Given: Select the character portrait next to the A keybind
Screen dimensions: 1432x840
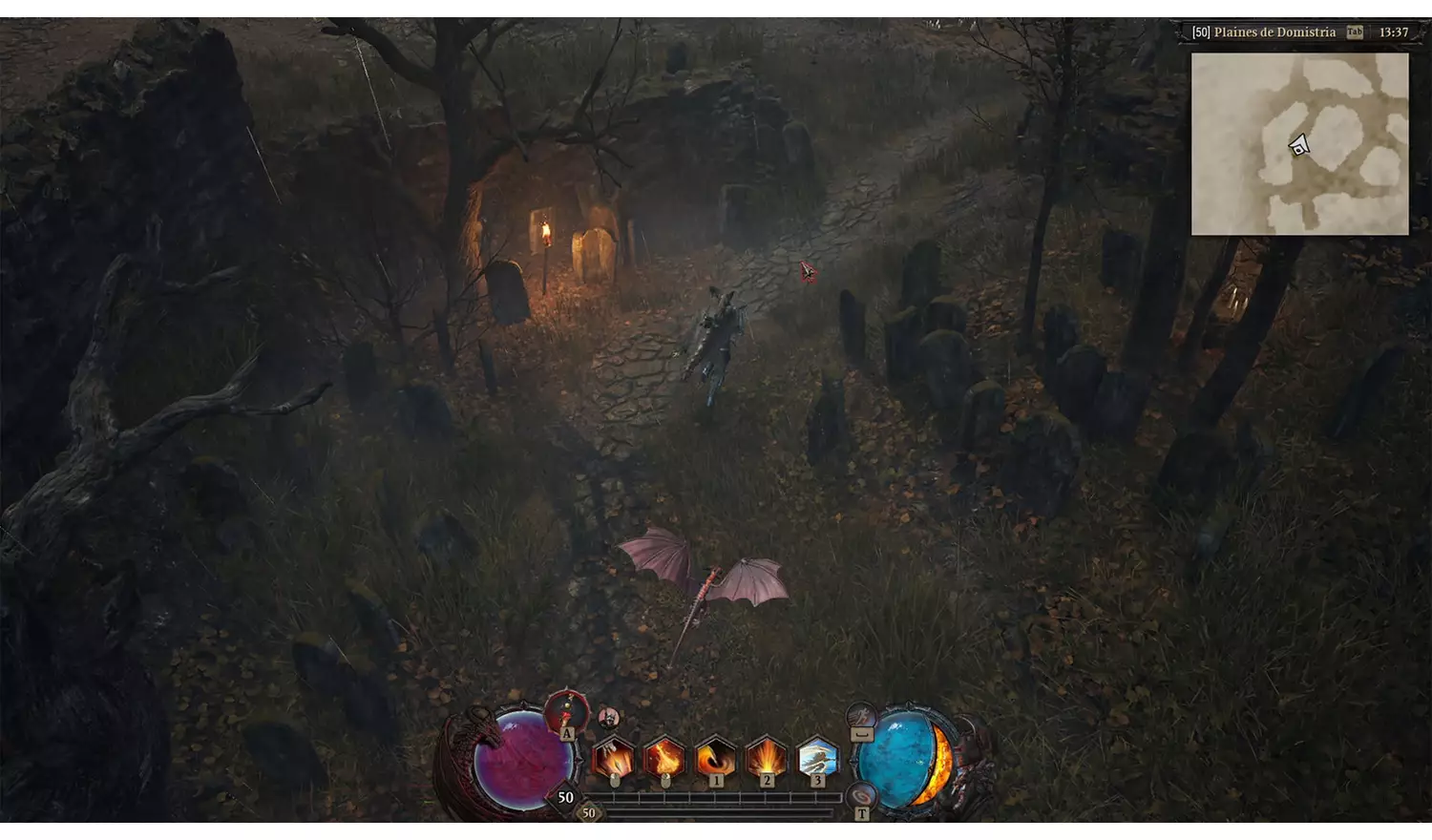Looking at the screenshot, I should point(568,714).
